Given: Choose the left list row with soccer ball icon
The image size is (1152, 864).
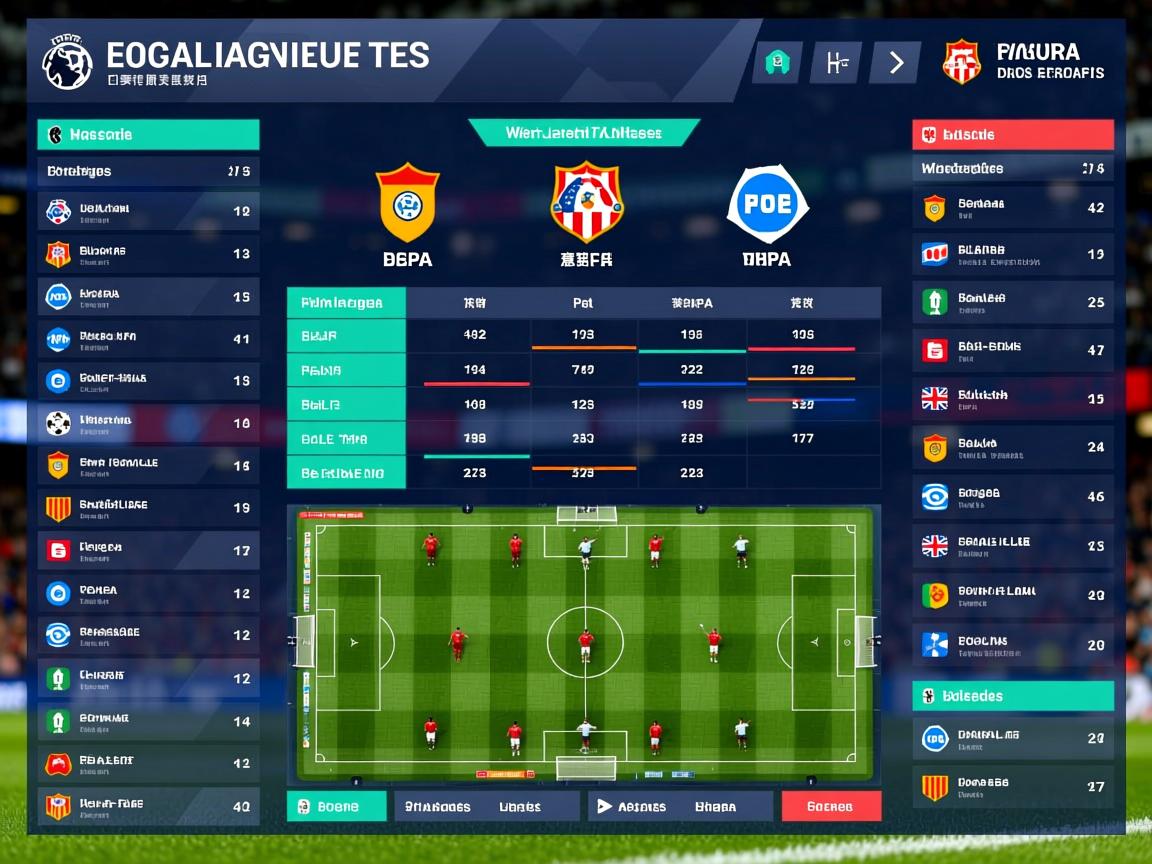Looking at the screenshot, I should coord(148,423).
